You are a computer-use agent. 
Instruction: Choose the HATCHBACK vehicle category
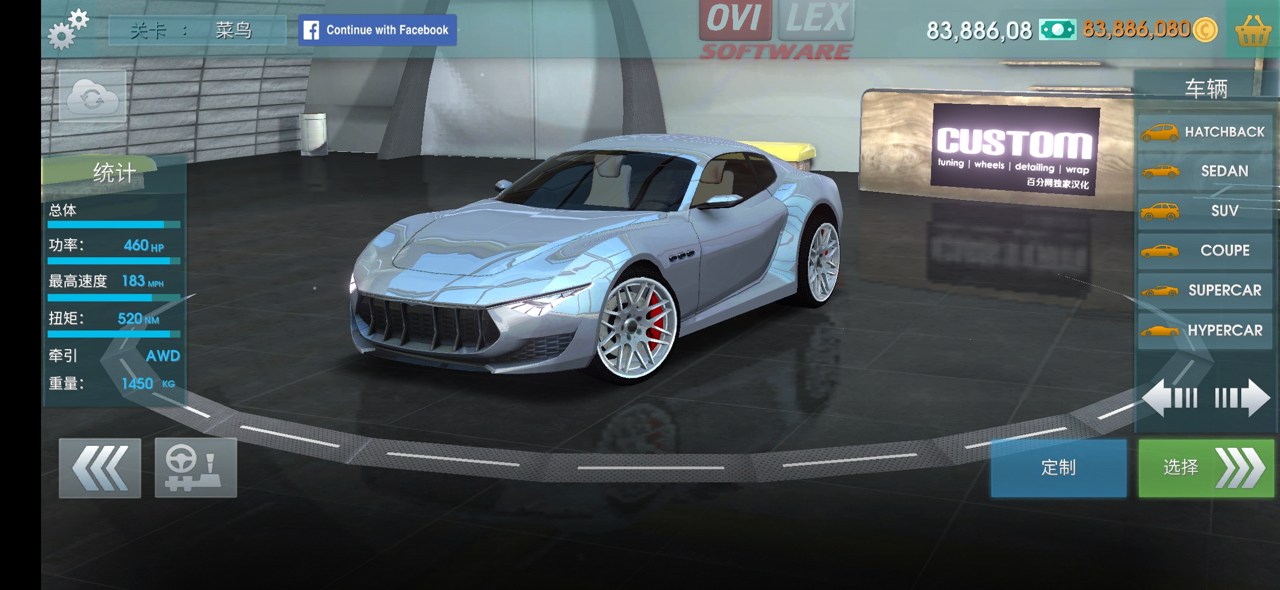pyautogui.click(x=1205, y=132)
